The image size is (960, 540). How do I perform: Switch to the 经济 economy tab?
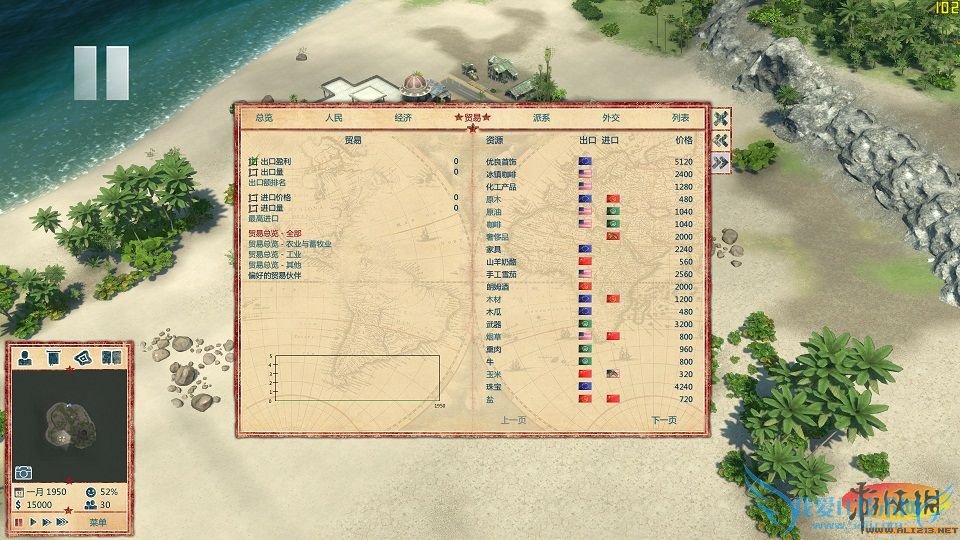pyautogui.click(x=403, y=118)
